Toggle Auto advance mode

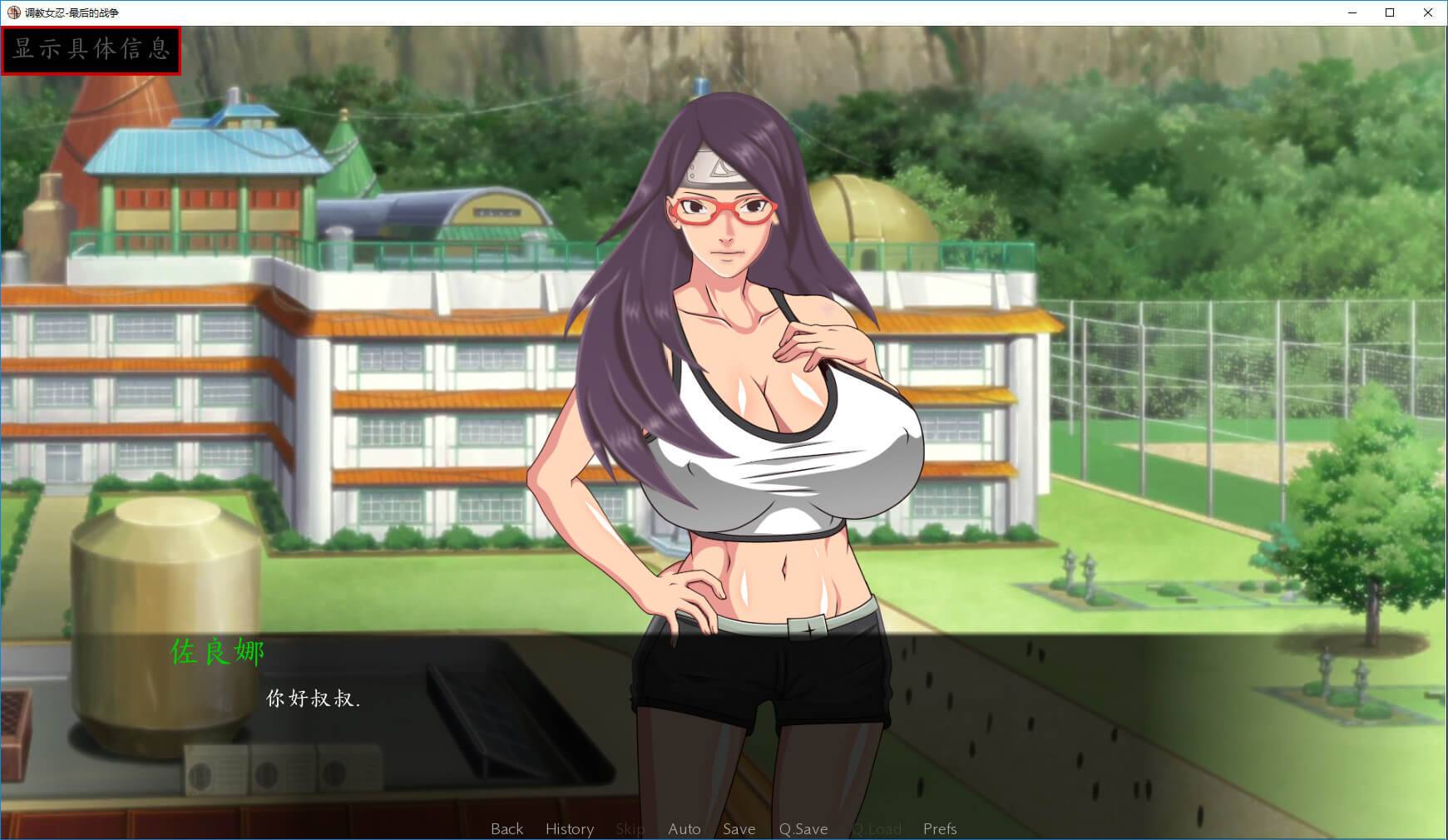[x=684, y=828]
